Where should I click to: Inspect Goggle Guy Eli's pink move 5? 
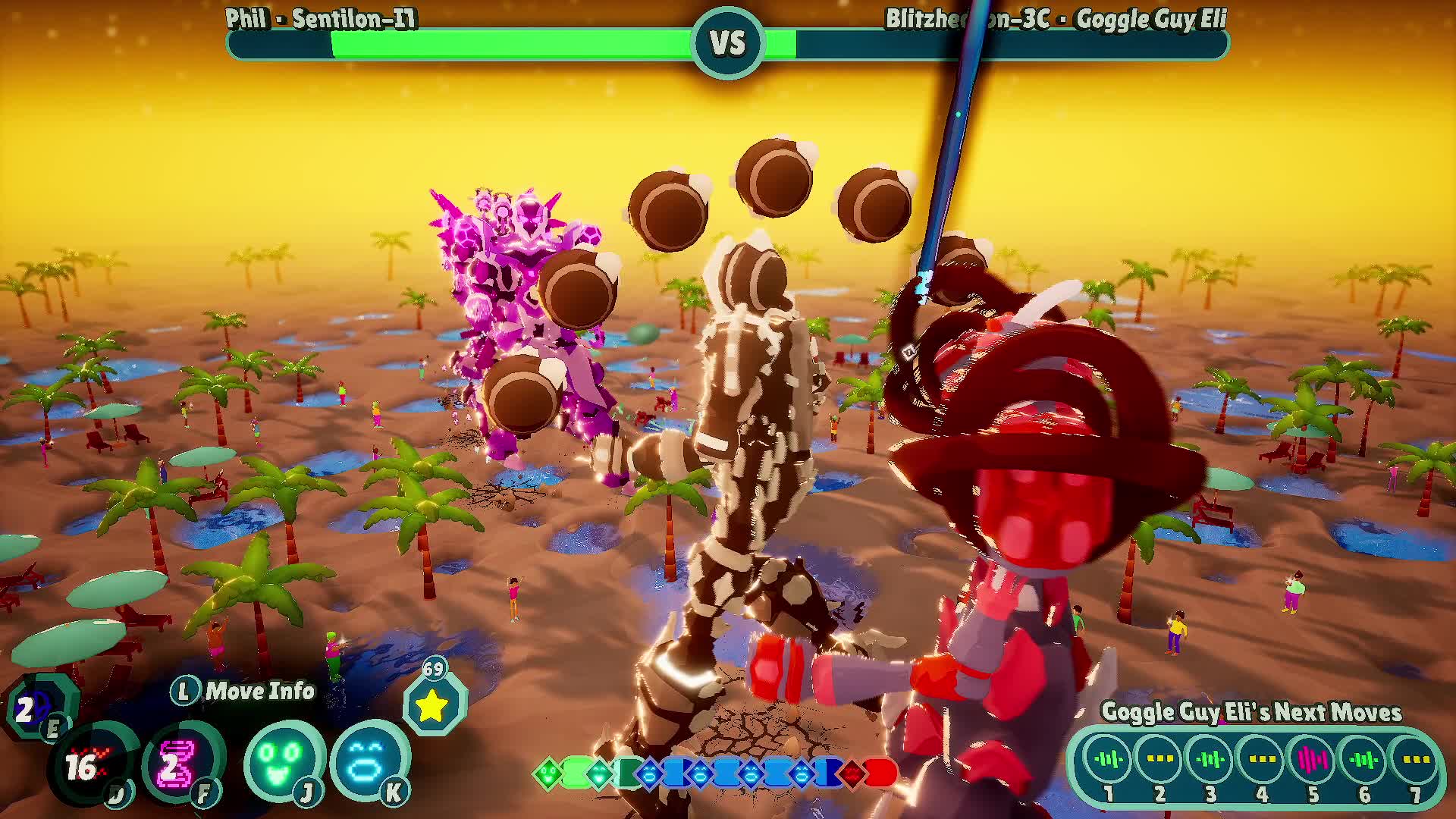pos(1313,759)
